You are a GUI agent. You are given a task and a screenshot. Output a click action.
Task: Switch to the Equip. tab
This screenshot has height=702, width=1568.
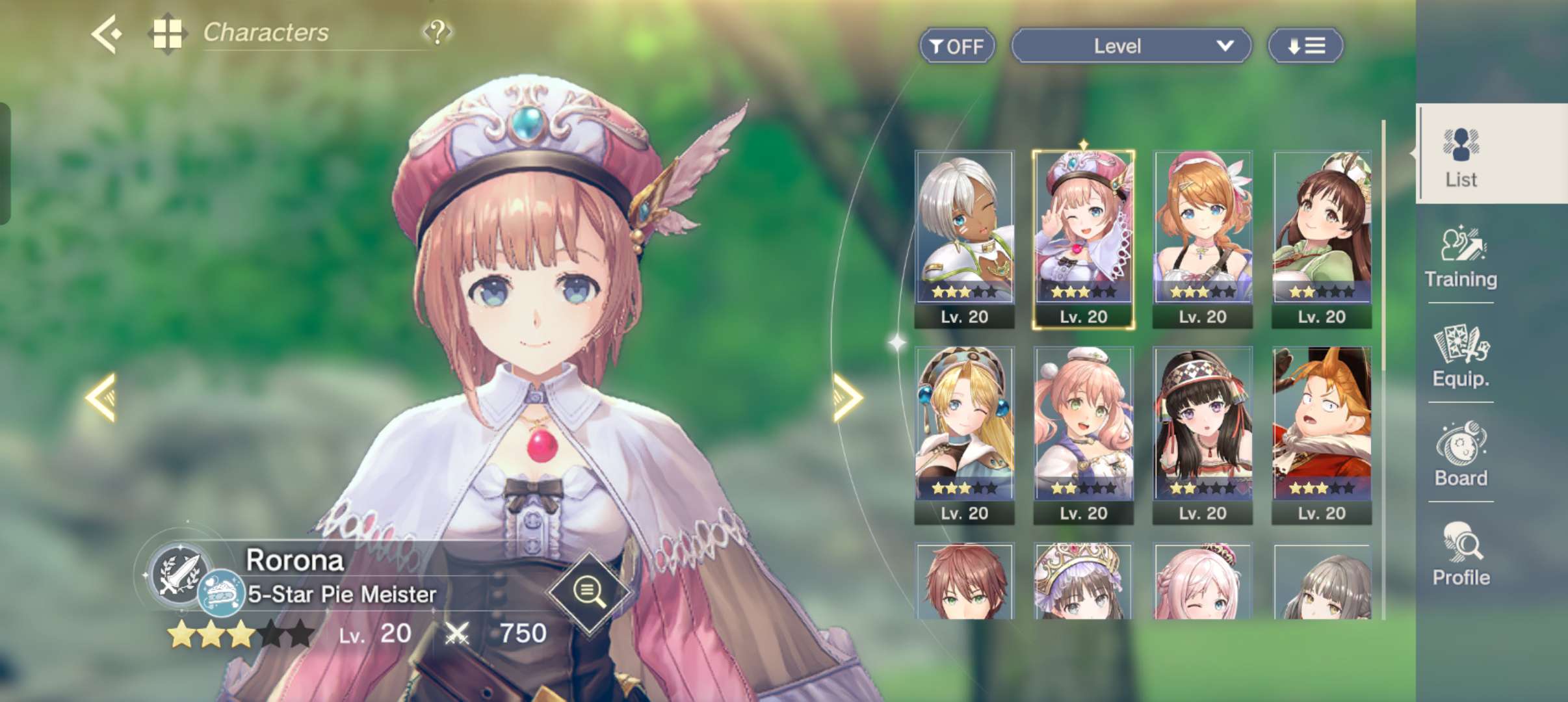click(1461, 356)
